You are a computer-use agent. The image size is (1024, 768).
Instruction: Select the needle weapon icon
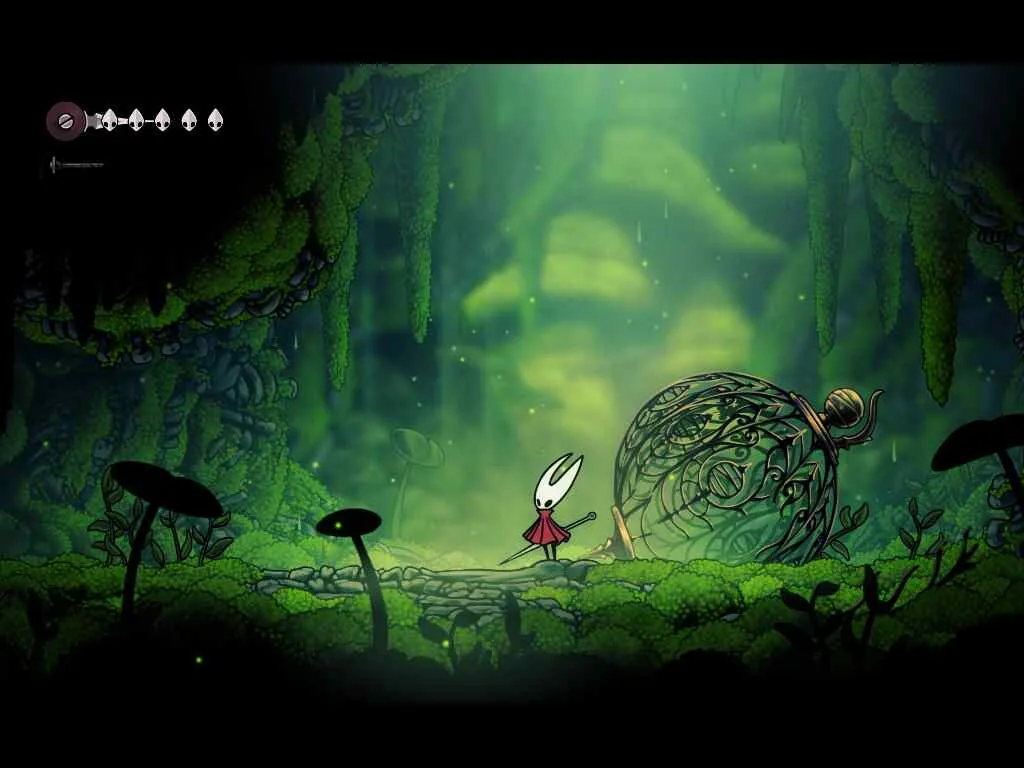point(76,164)
